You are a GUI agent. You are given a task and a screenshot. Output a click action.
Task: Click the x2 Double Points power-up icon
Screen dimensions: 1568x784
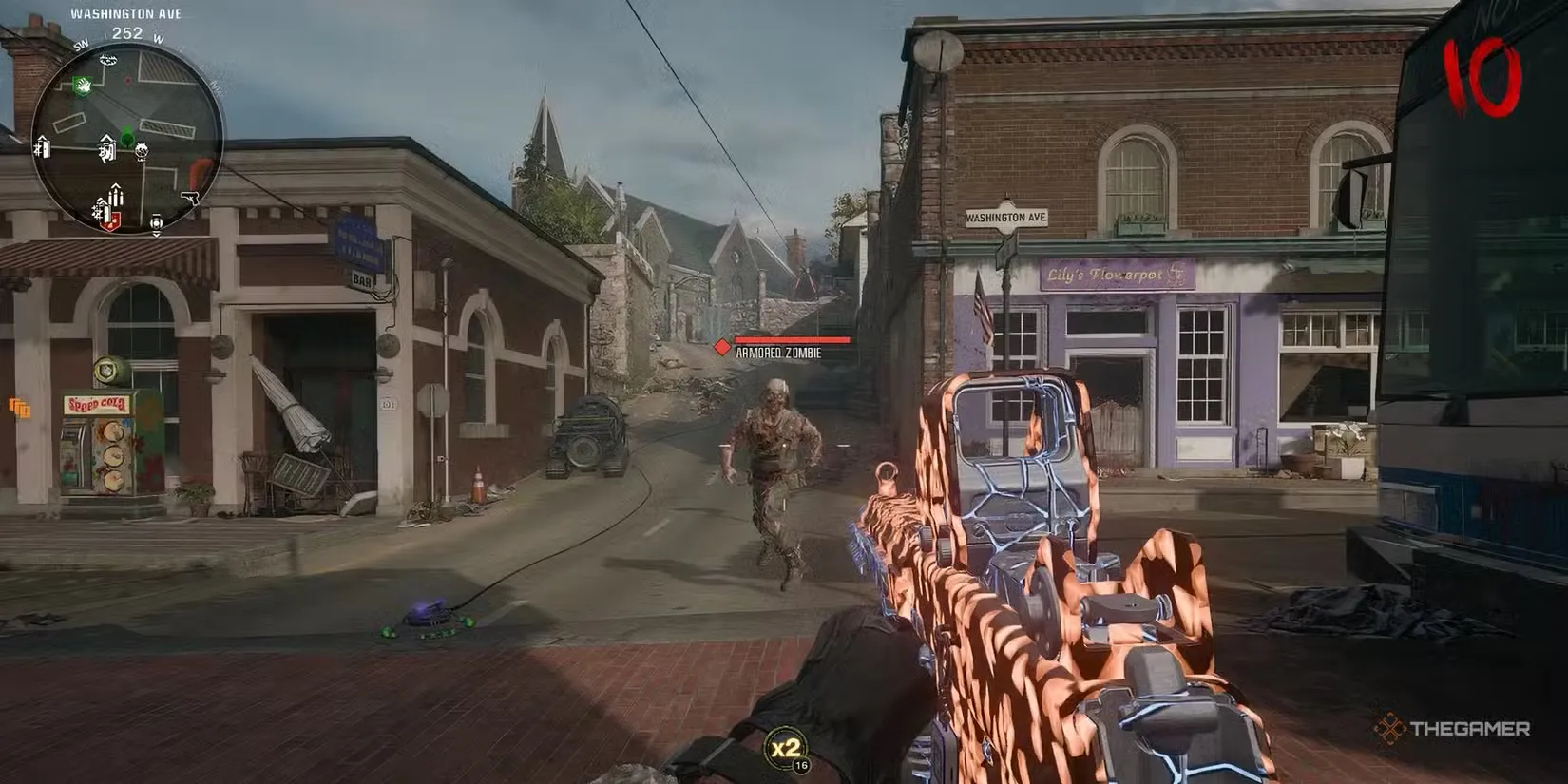(785, 748)
